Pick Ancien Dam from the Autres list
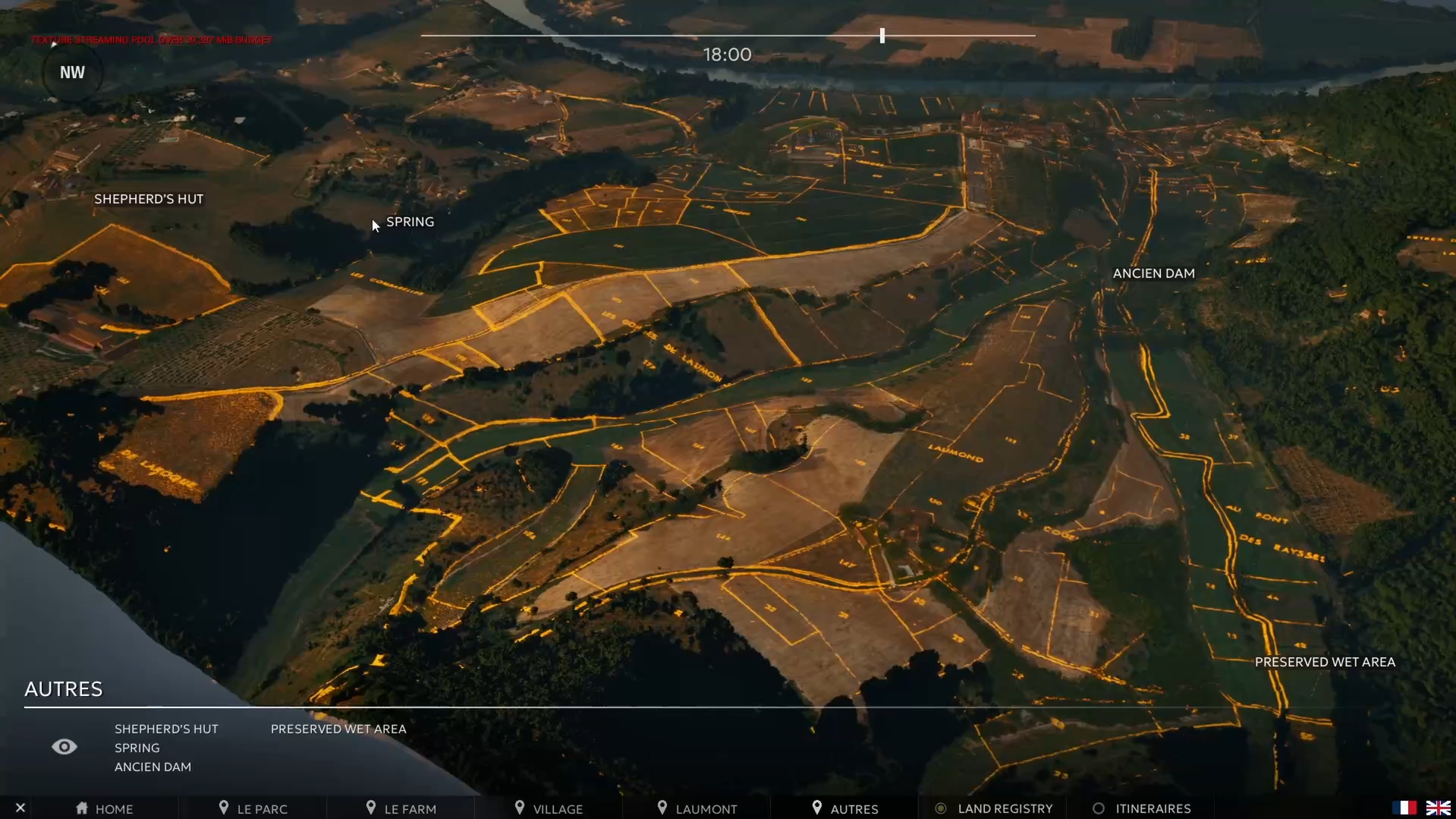This screenshot has height=819, width=1456. click(x=153, y=767)
